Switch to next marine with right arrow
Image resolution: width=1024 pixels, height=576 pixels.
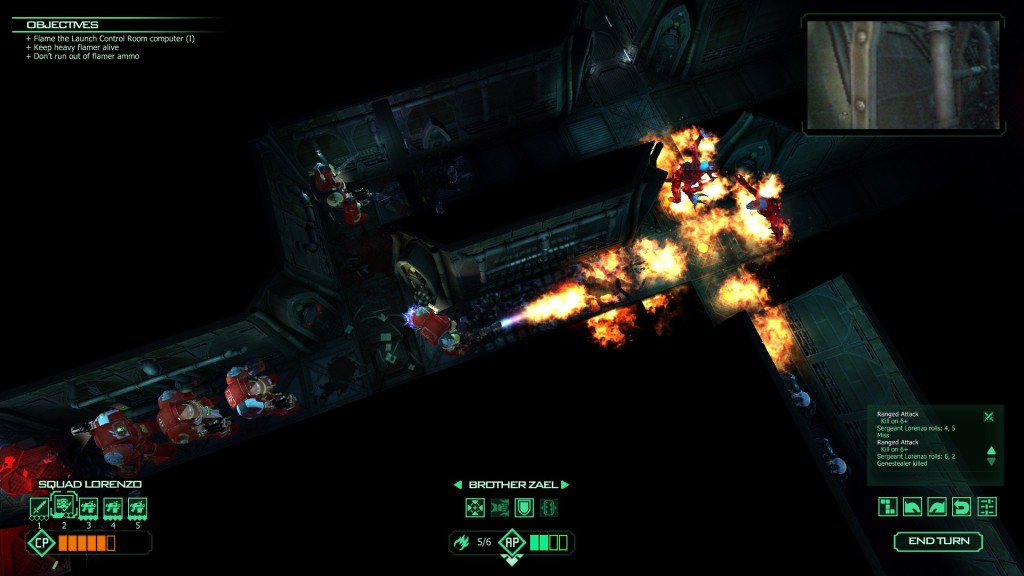pos(565,485)
